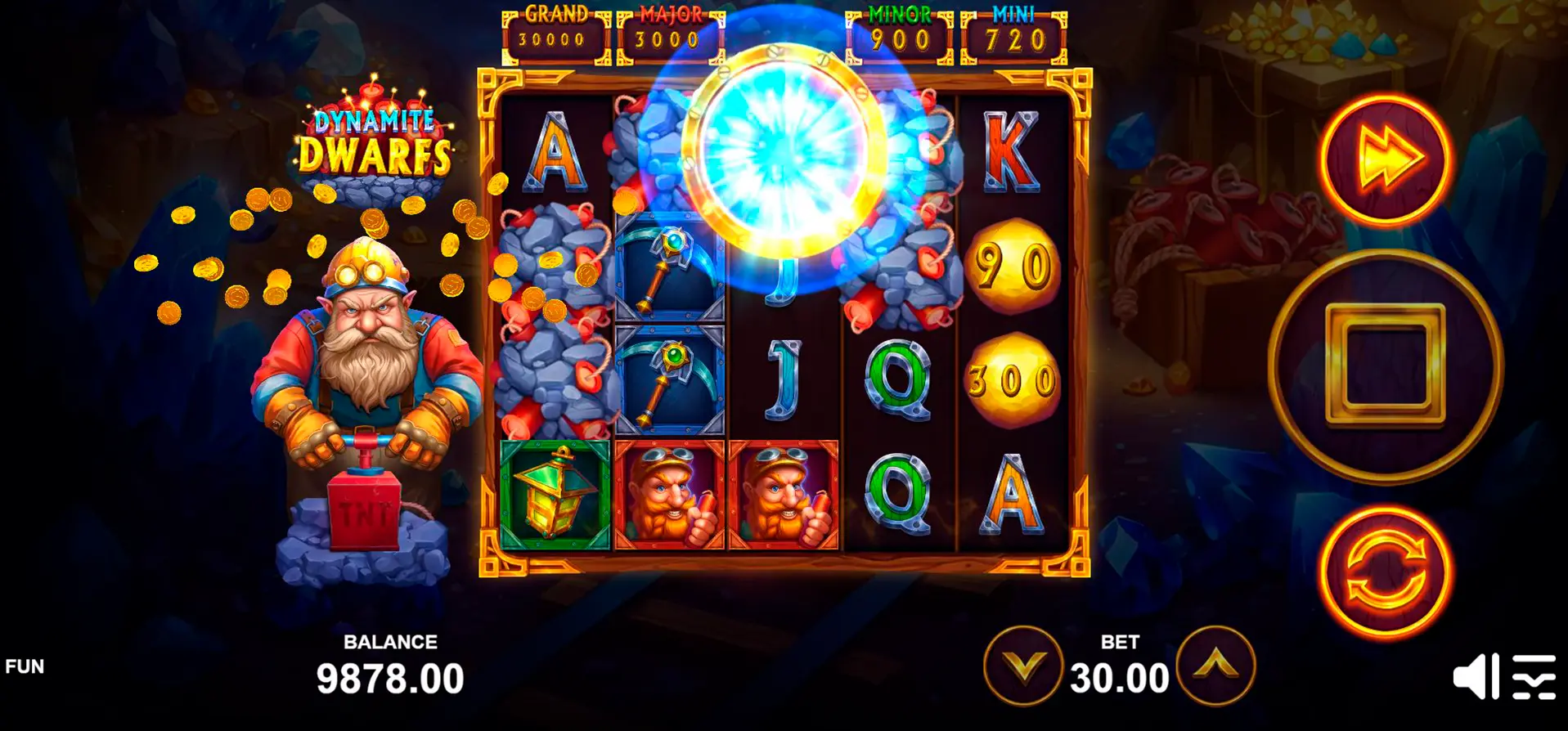Stop the spin with the square button
Viewport: 1568px width, 731px height.
(1385, 366)
